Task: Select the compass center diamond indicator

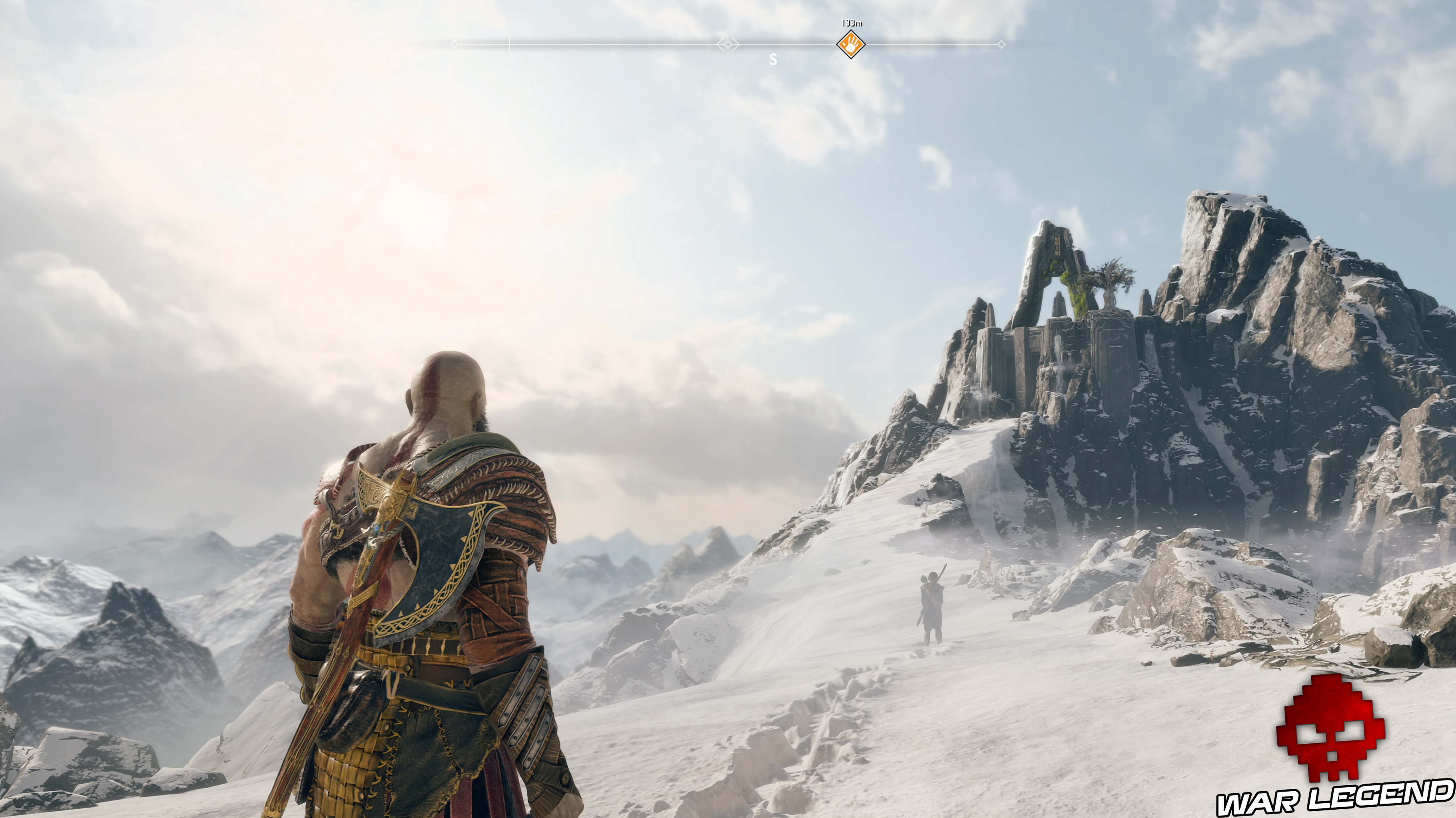Action: click(728, 44)
